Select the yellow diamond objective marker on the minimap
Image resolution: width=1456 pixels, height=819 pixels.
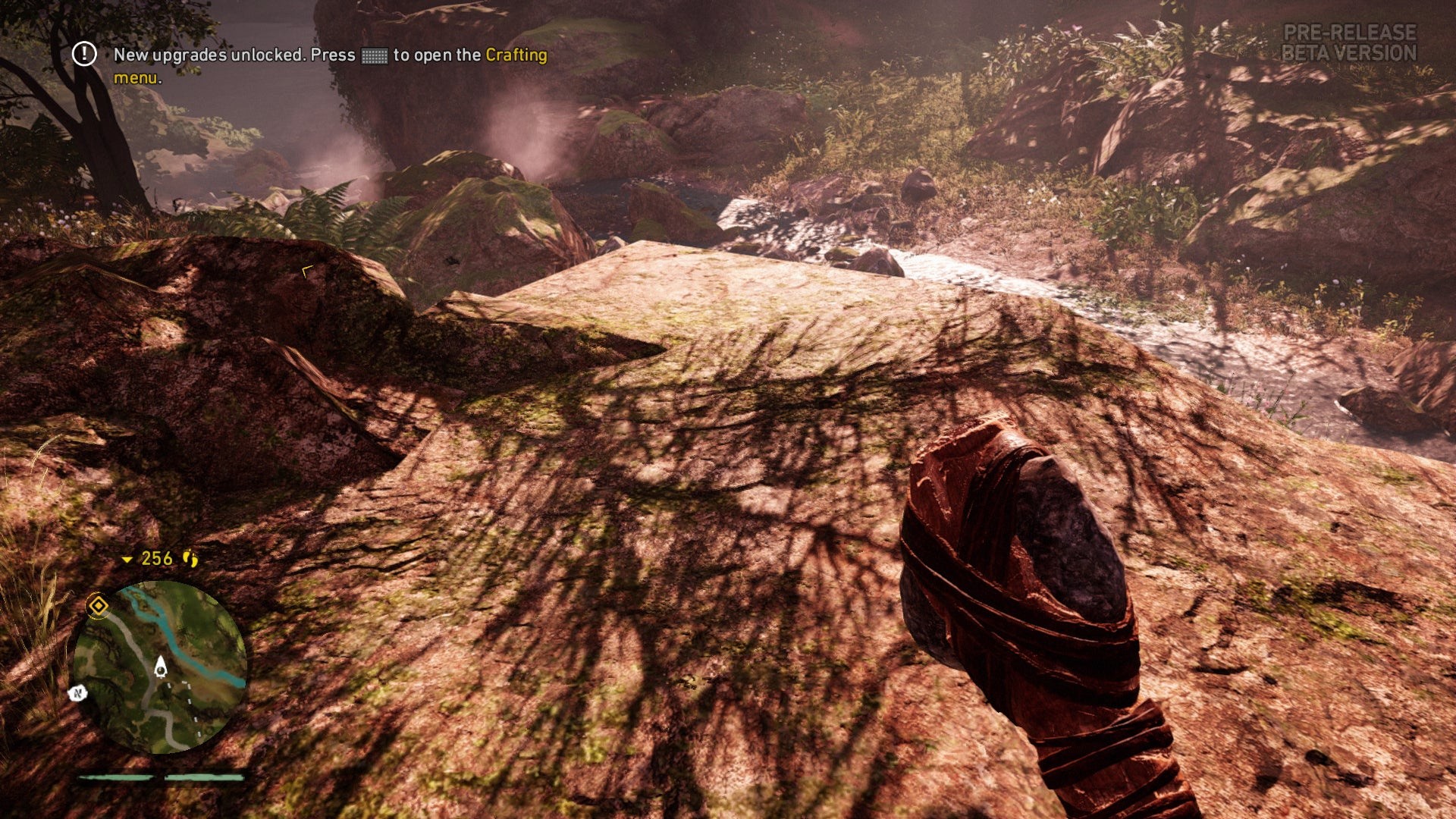[98, 605]
